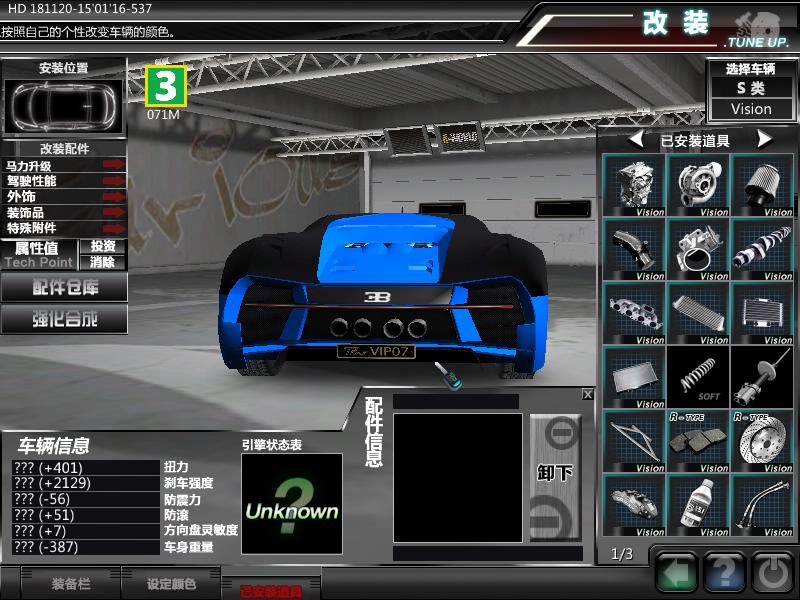The image size is (800, 600).
Task: Select the SOFT coil spring slot
Action: [x=698, y=376]
